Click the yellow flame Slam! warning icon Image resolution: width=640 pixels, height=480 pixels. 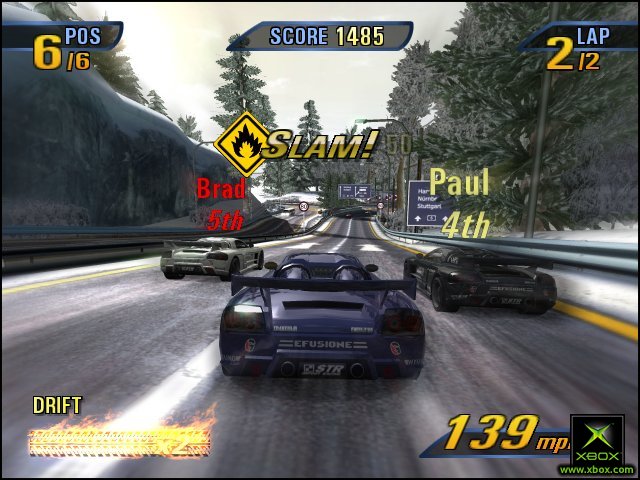pos(241,145)
